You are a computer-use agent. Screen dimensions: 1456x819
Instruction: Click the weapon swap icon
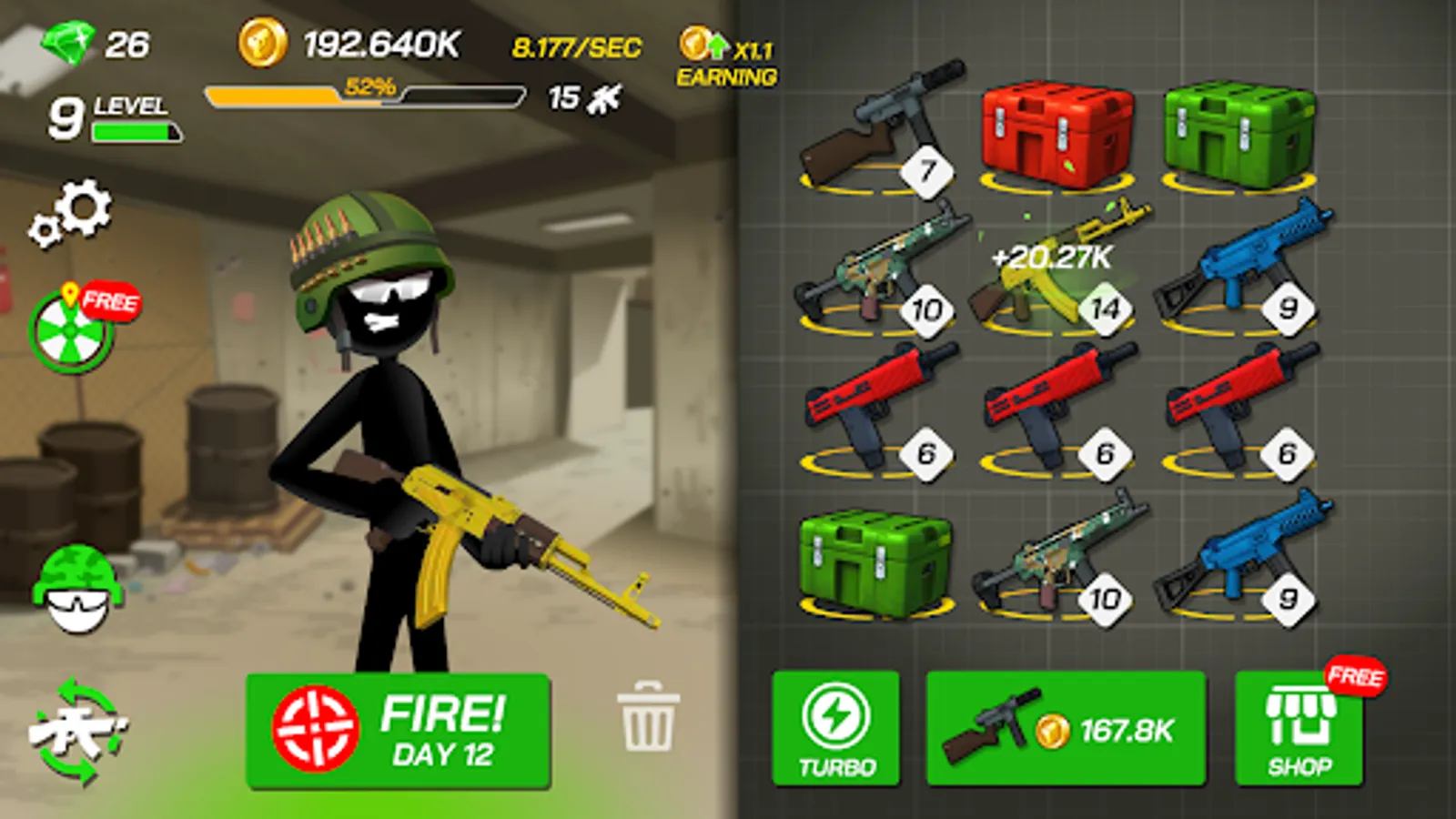(x=77, y=728)
